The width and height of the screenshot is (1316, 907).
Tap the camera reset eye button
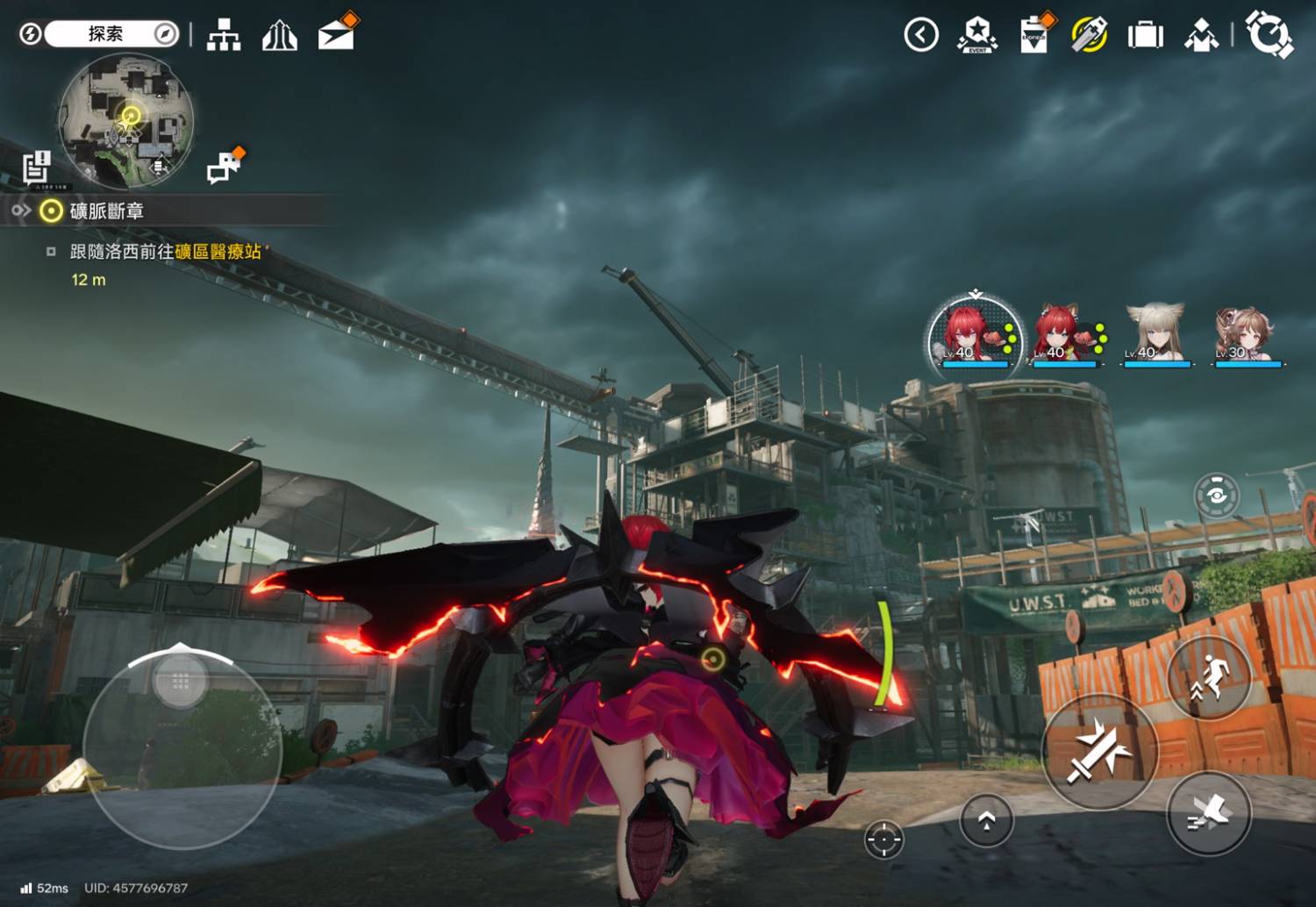coord(1216,496)
